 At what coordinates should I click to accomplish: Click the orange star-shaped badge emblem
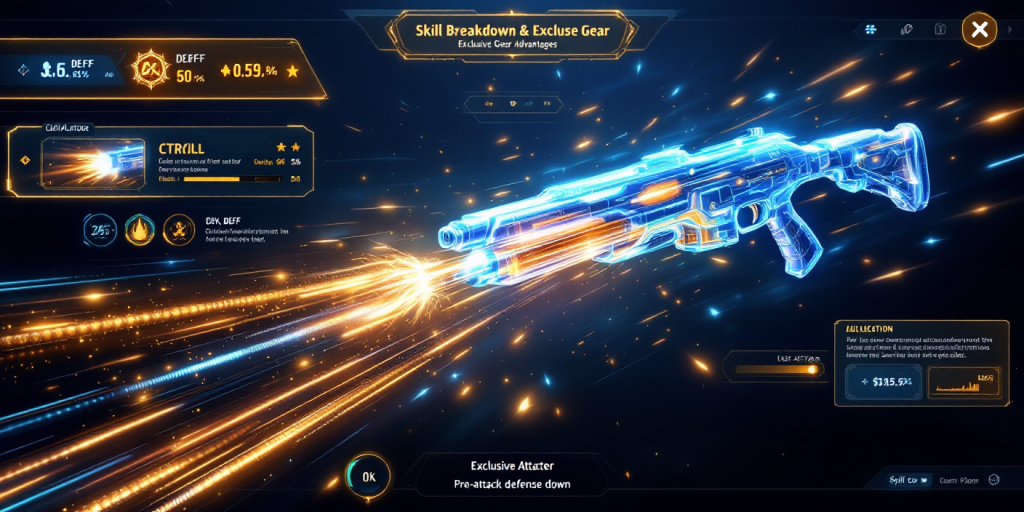pos(152,68)
